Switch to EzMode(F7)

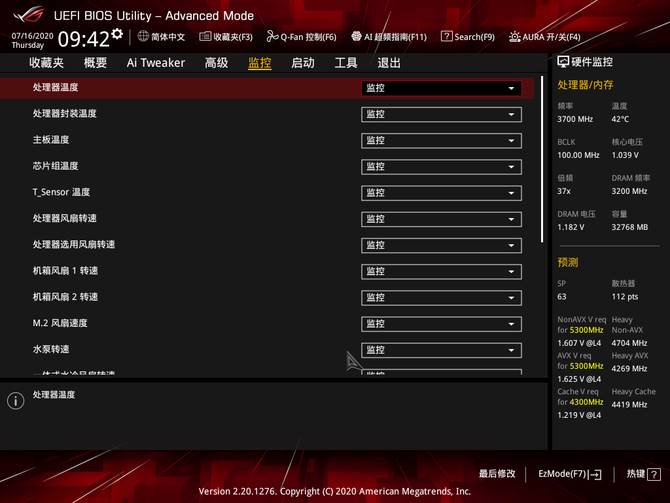pos(570,474)
